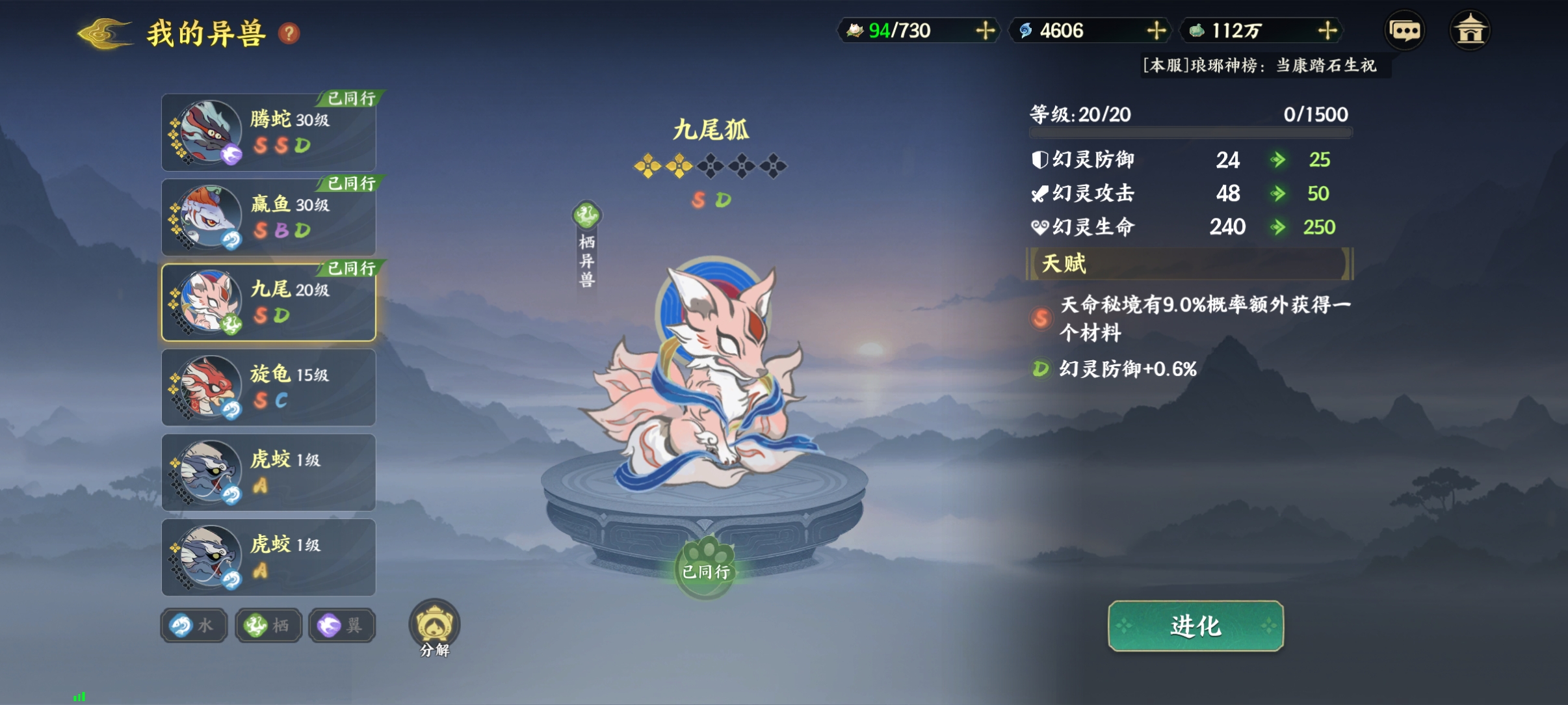
Task: Click the 0/1500 experience progress bar
Action: (x=1190, y=133)
